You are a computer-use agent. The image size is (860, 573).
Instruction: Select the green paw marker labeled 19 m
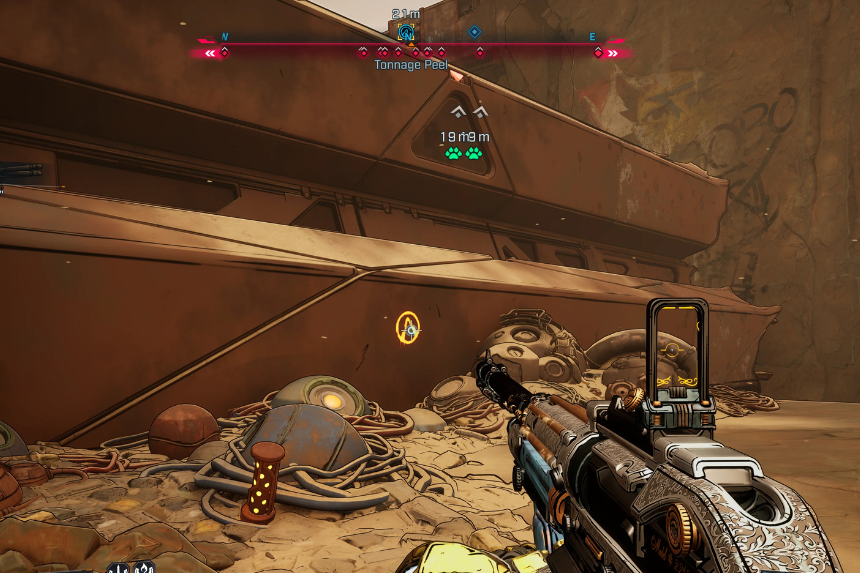pyautogui.click(x=454, y=153)
